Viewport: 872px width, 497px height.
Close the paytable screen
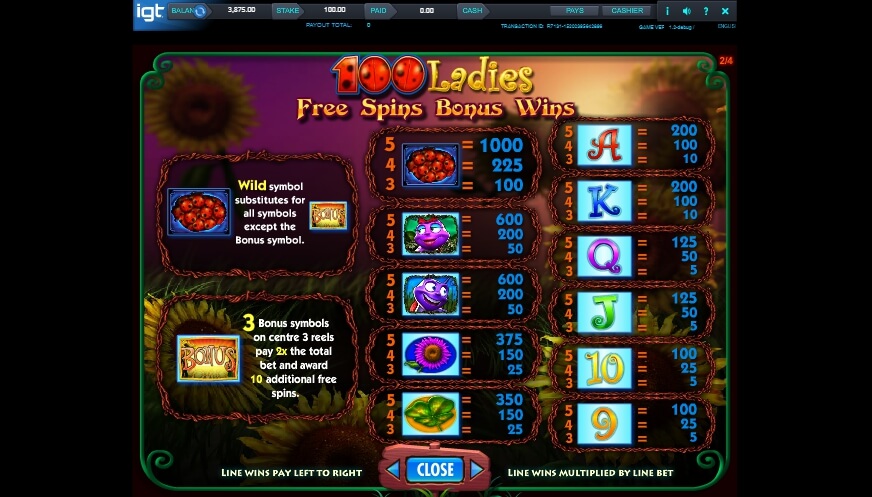435,469
